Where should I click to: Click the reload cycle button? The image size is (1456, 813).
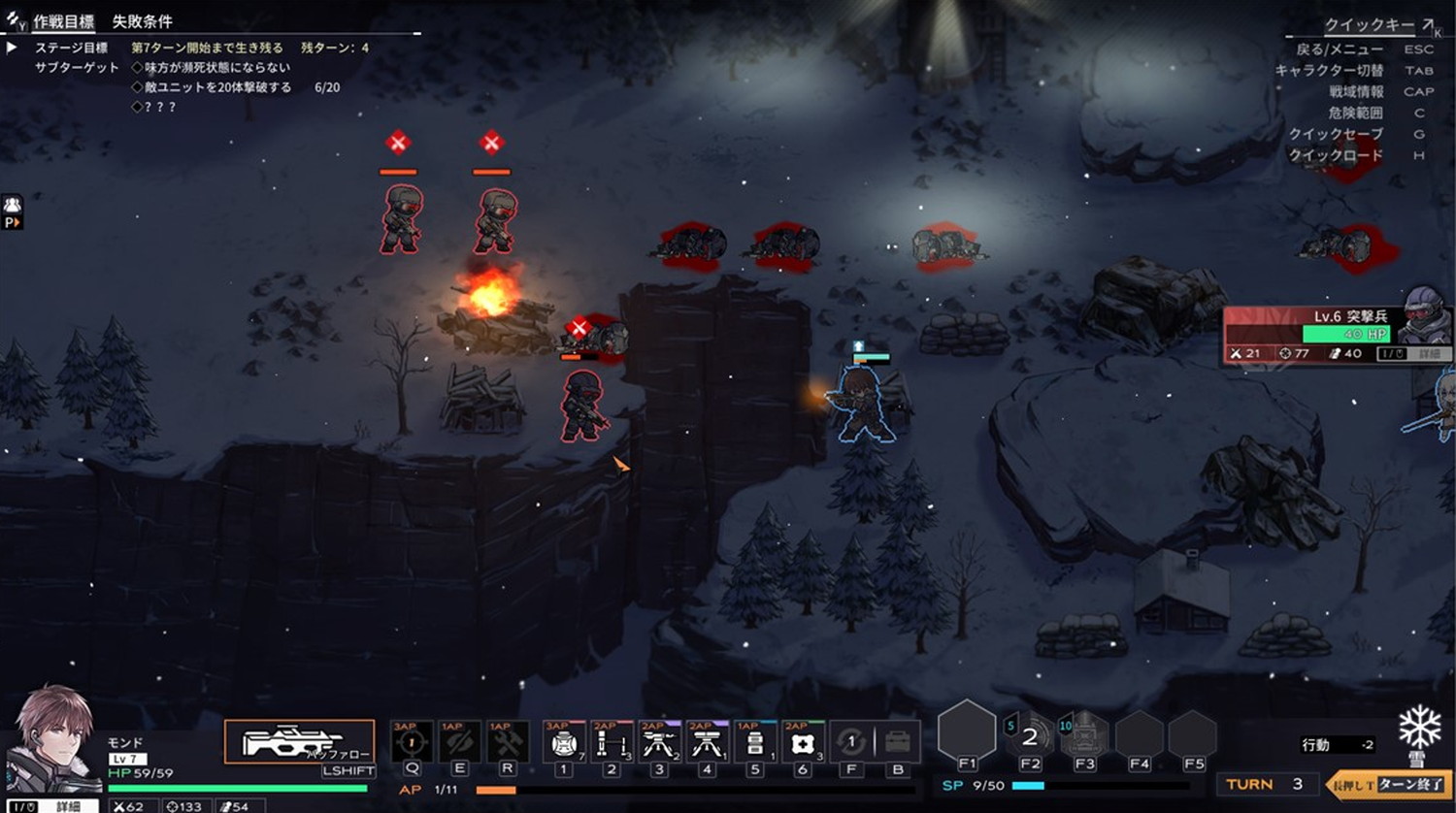pos(851,743)
